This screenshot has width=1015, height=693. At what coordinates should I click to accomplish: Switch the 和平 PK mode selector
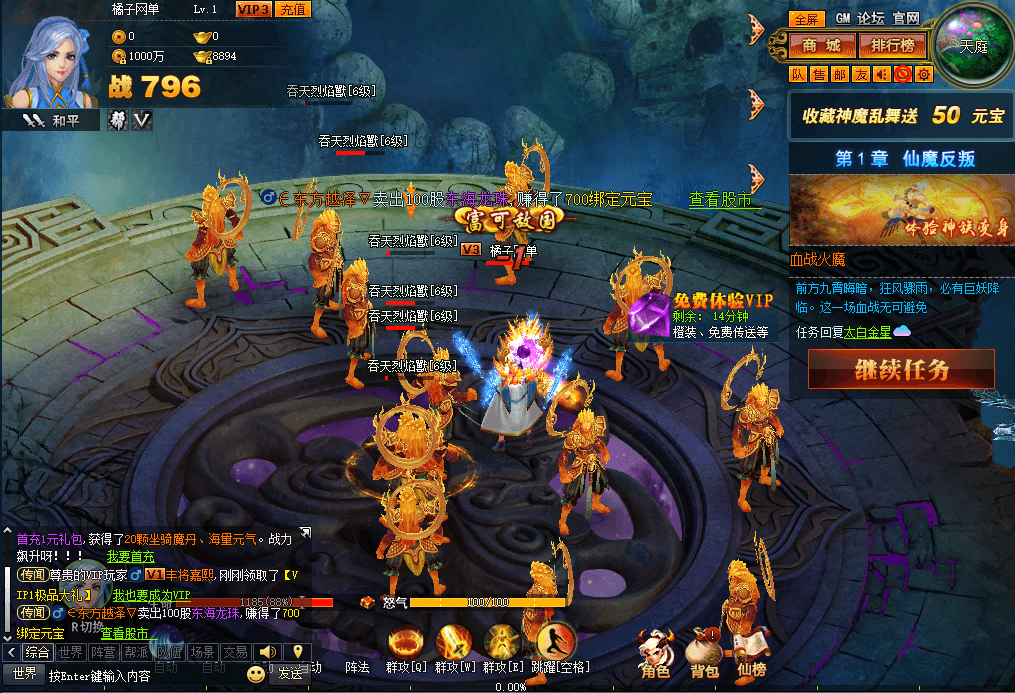coord(60,120)
